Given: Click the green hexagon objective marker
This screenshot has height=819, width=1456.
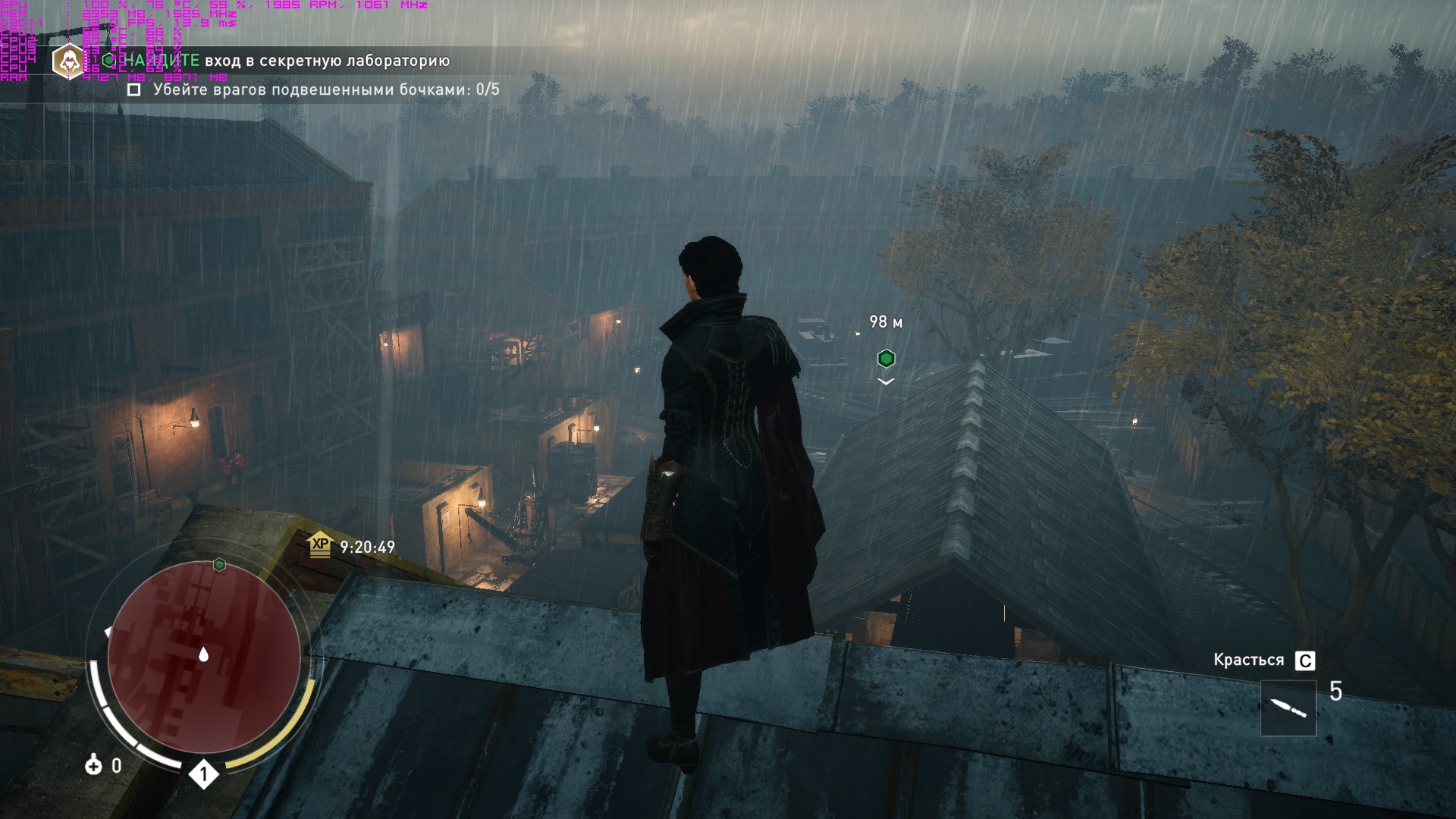Looking at the screenshot, I should tap(886, 358).
